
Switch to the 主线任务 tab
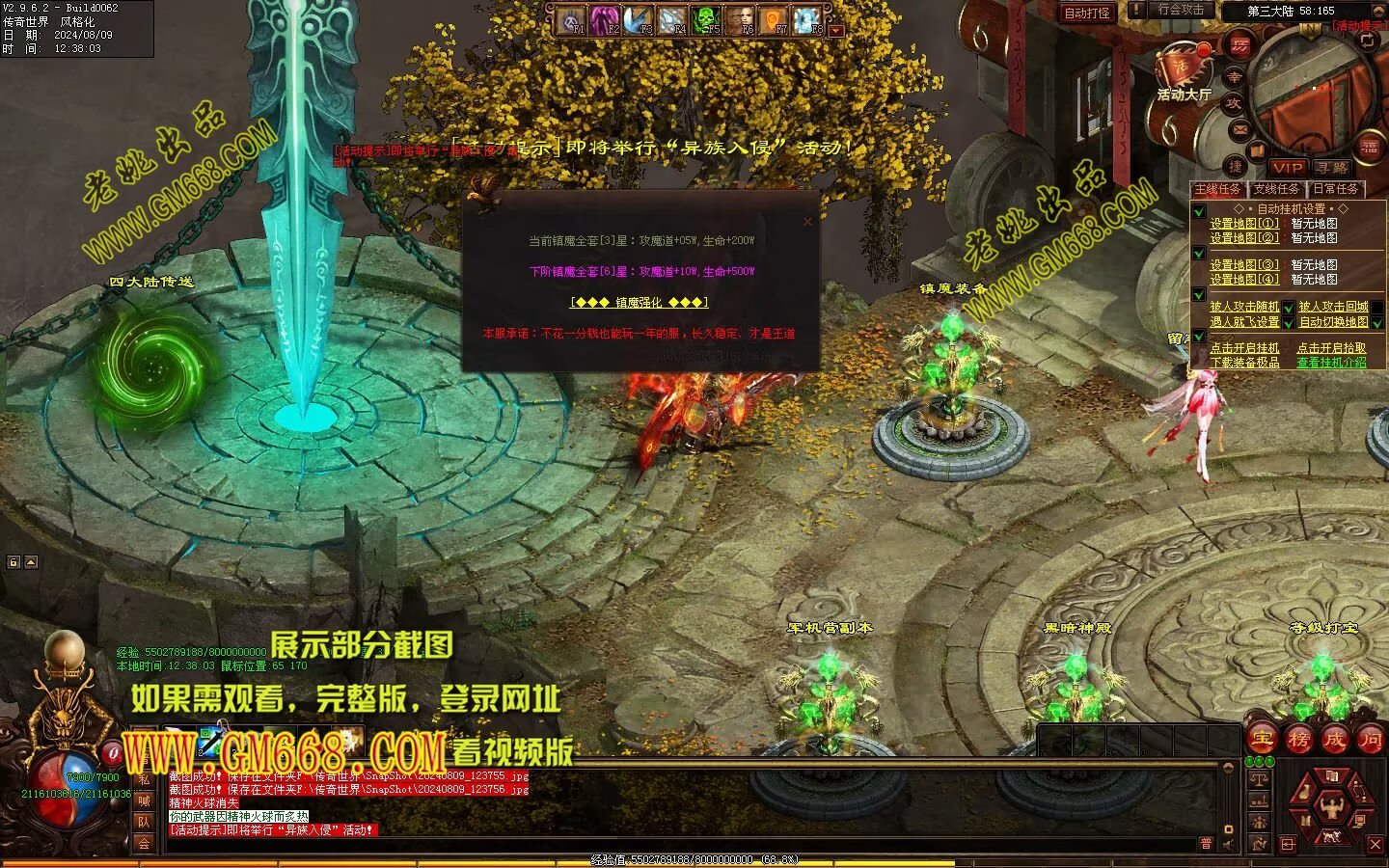click(x=1218, y=189)
